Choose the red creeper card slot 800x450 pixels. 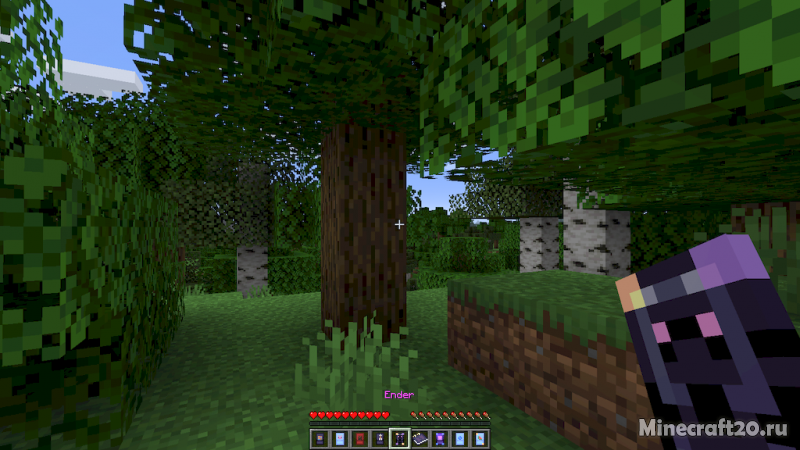(x=360, y=438)
